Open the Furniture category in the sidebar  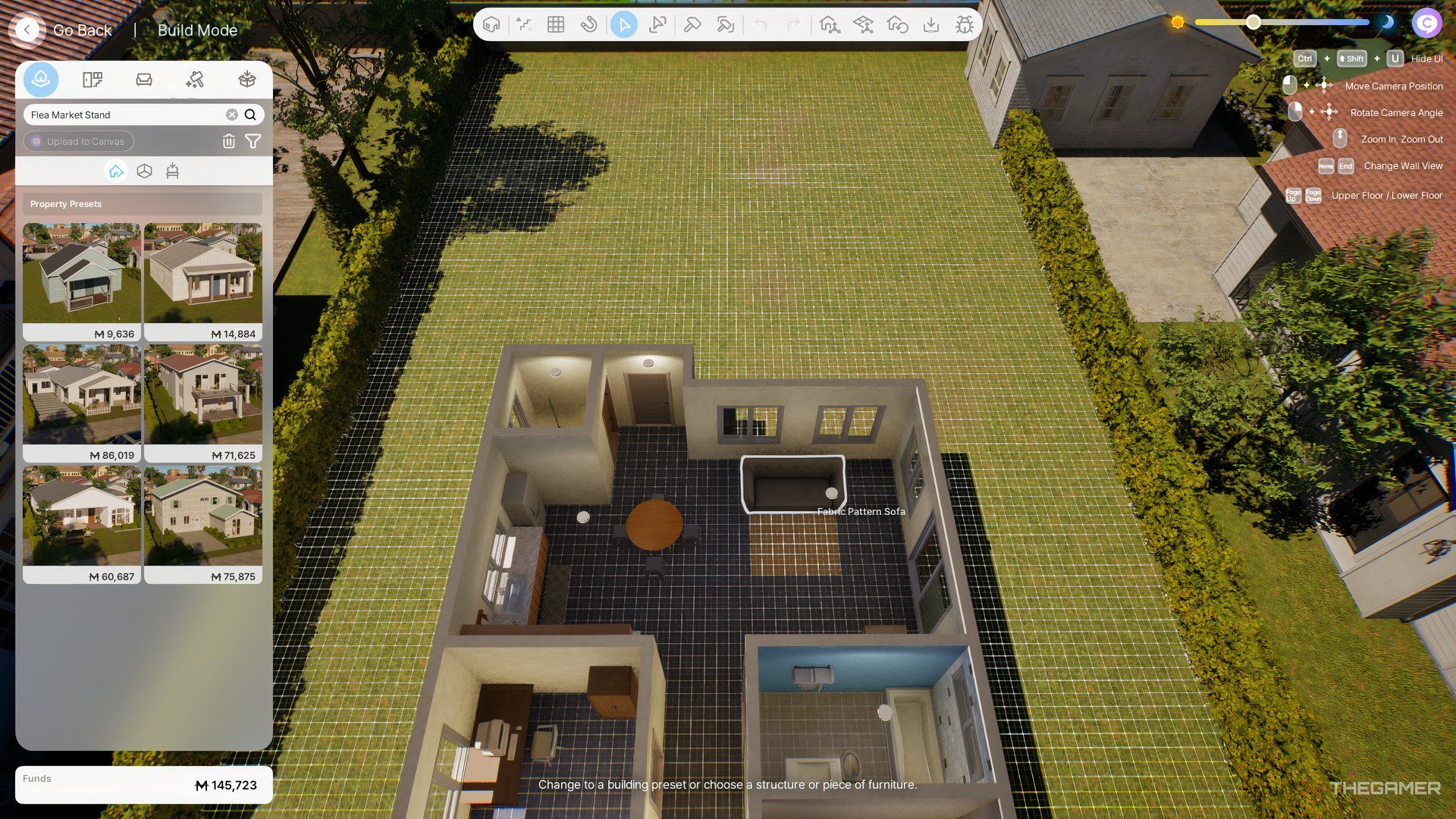coord(144,79)
